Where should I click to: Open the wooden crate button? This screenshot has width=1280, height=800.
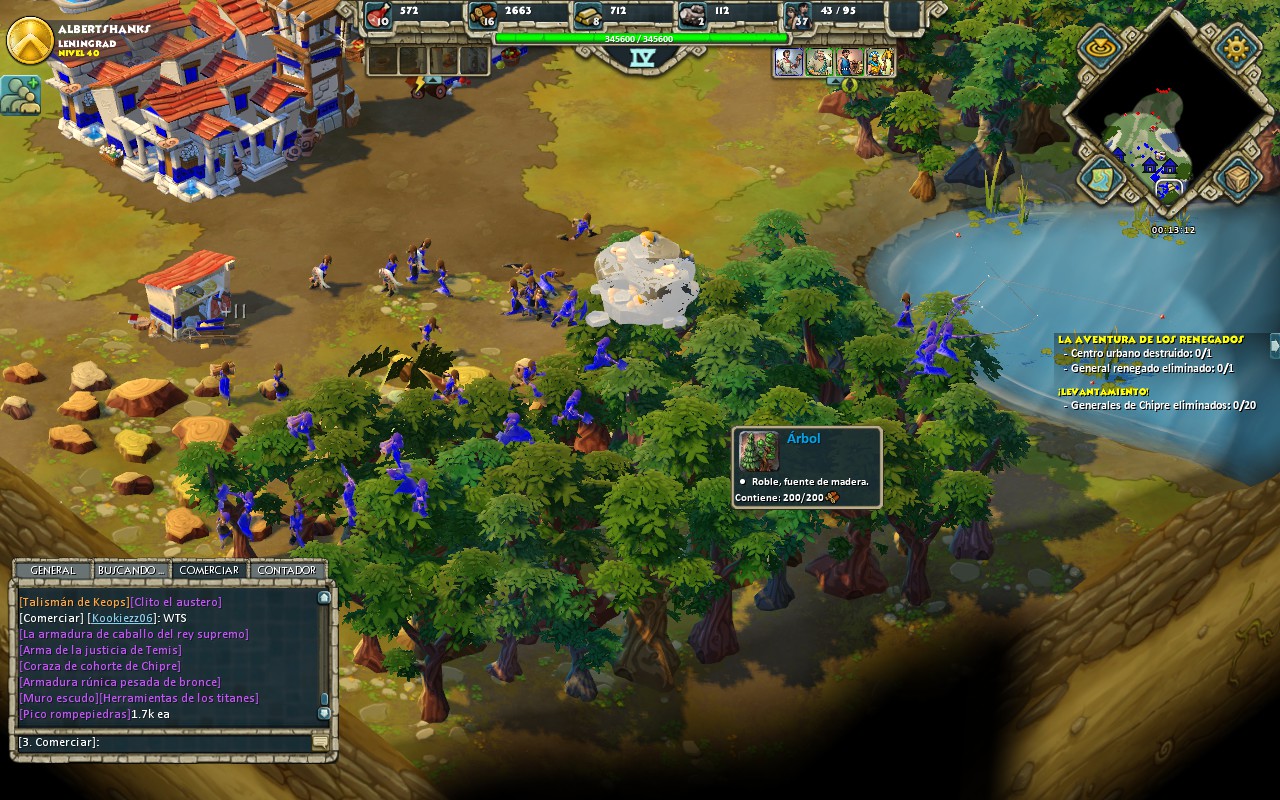1237,178
